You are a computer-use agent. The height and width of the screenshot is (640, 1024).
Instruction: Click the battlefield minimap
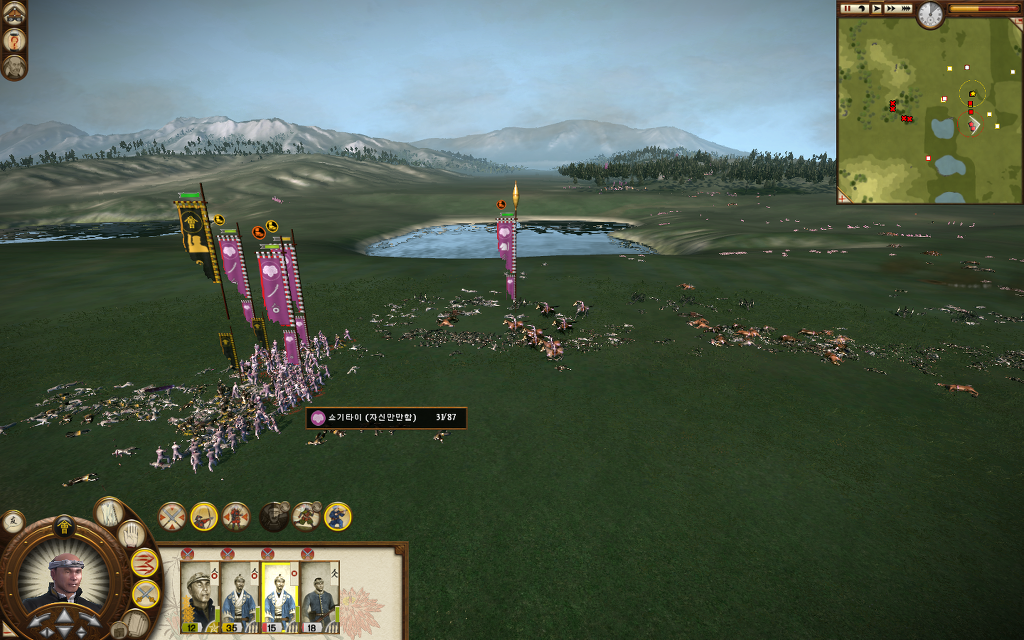929,111
